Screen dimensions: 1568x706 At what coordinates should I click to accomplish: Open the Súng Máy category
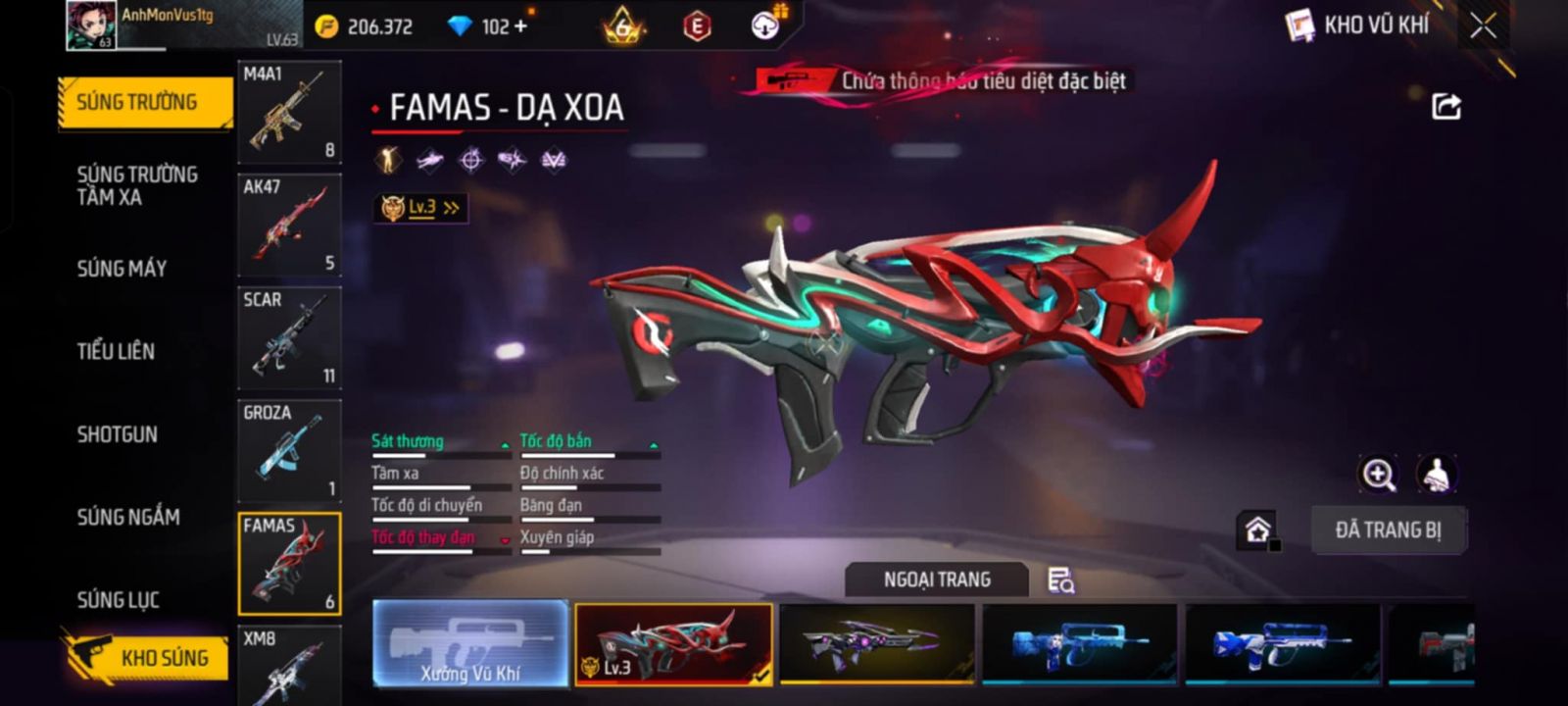click(122, 268)
